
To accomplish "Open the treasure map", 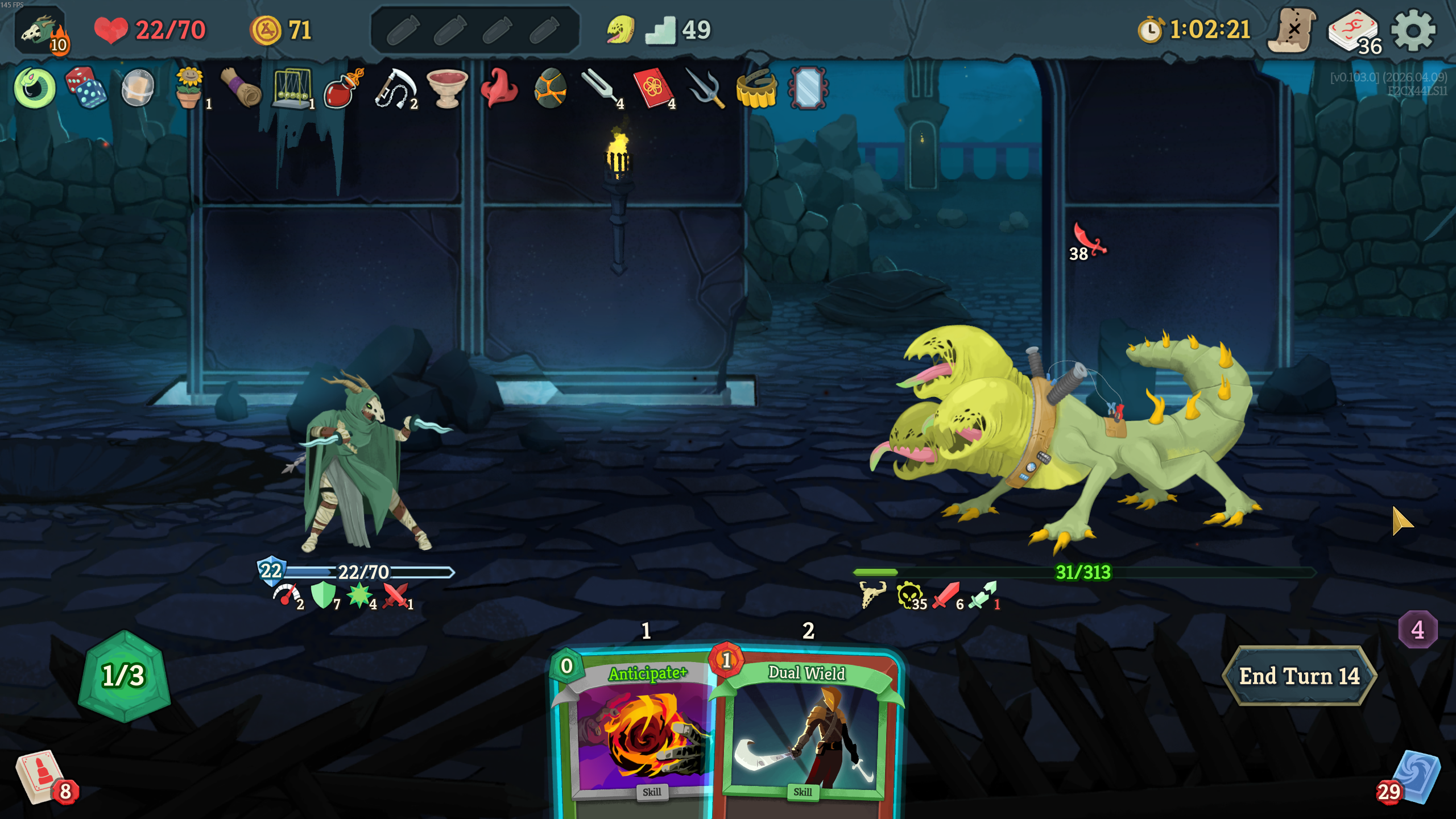I will pos(1292,31).
